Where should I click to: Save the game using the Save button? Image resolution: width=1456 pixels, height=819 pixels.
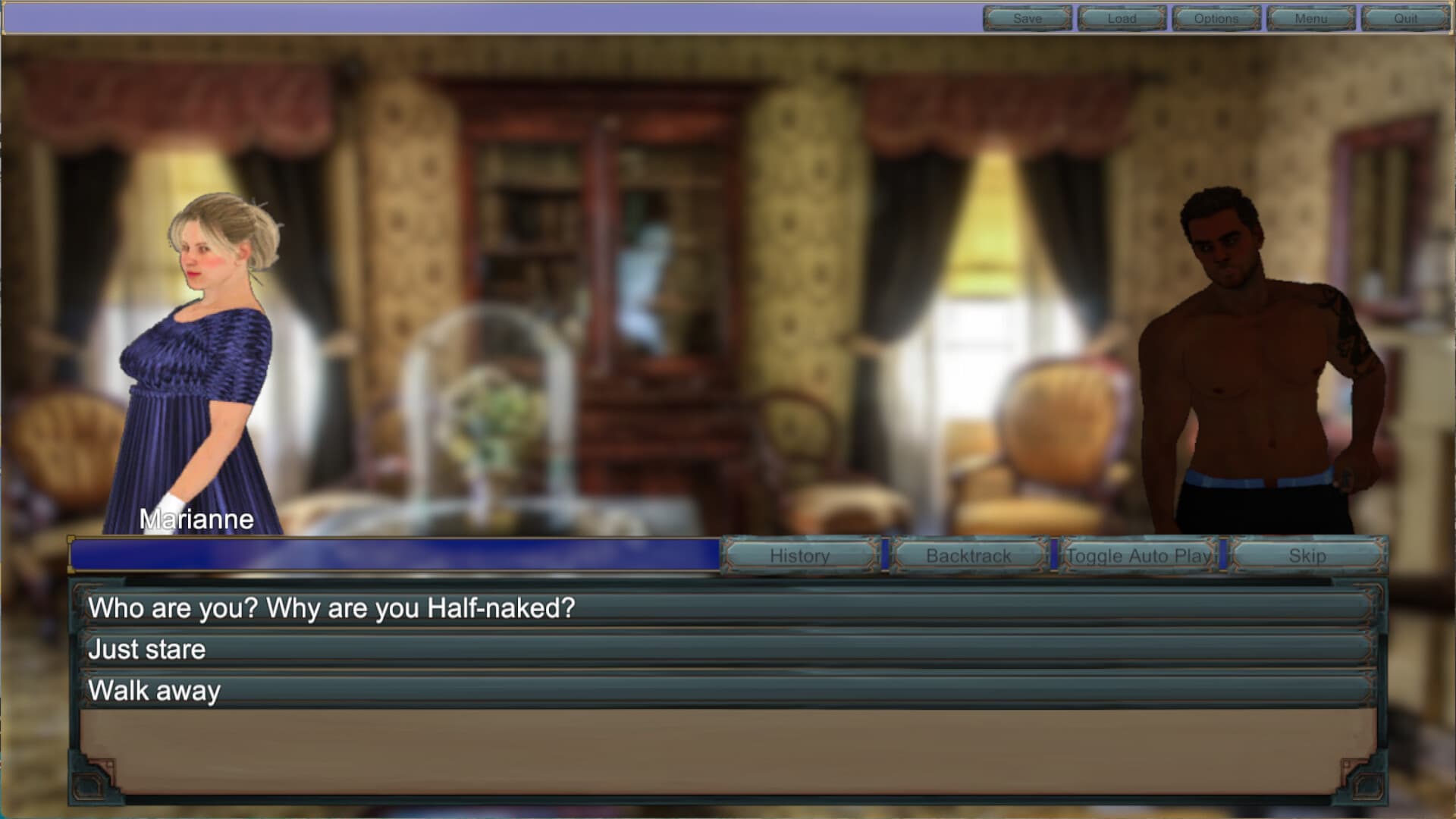pyautogui.click(x=1026, y=19)
